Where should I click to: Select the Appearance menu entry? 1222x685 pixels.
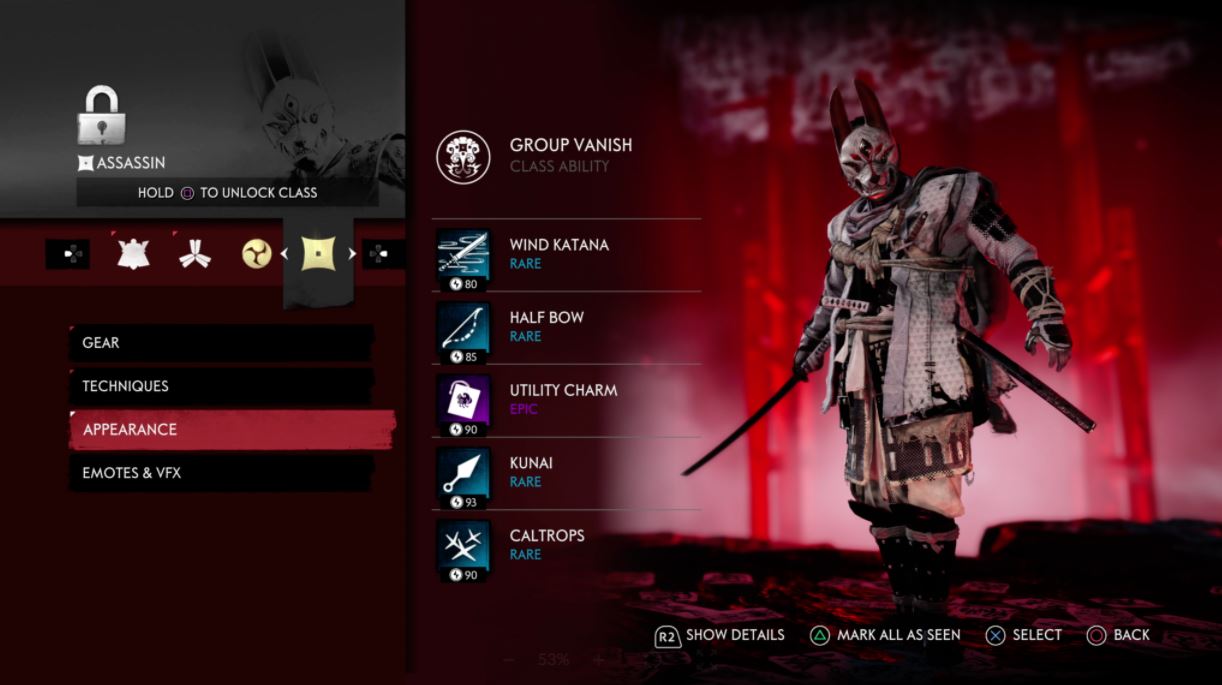[x=230, y=430]
